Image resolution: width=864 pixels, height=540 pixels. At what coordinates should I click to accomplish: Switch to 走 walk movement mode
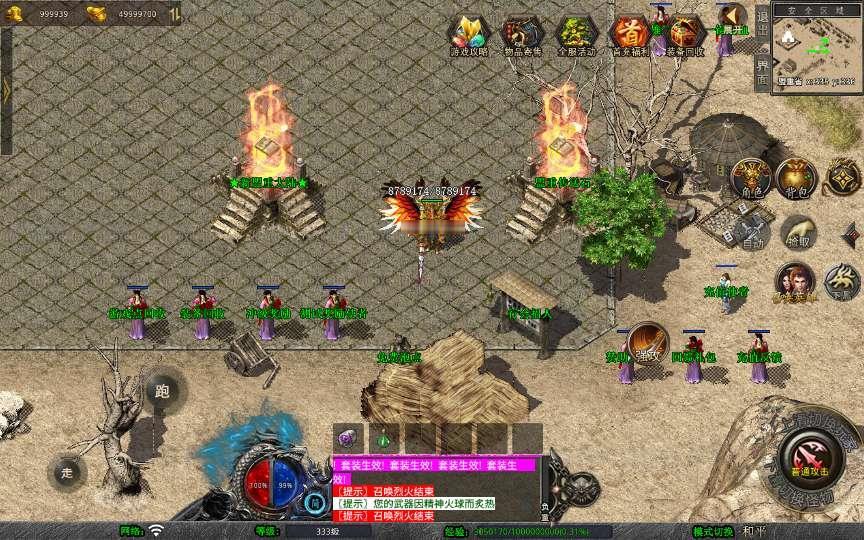click(68, 471)
